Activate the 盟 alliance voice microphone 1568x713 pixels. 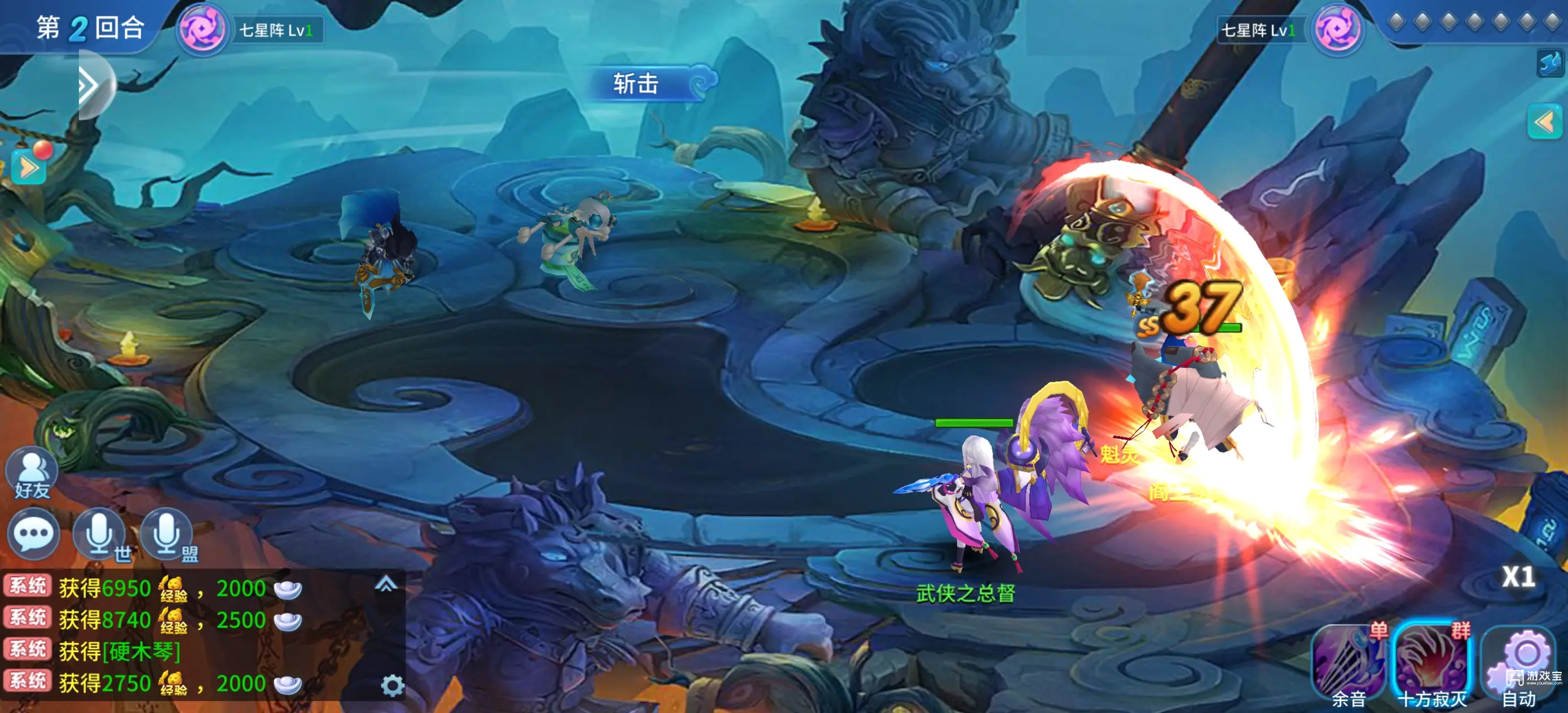168,535
